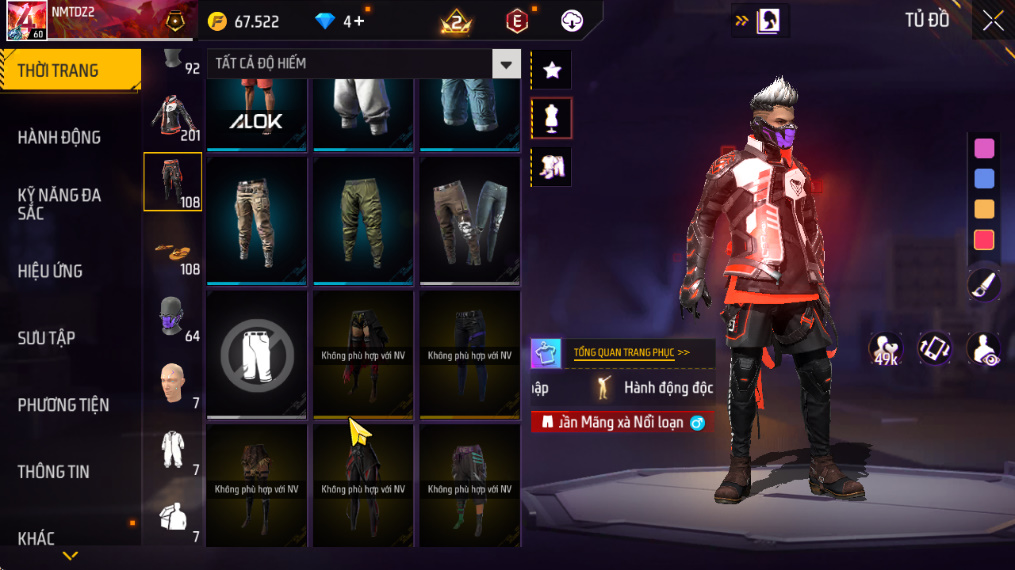The image size is (1015, 570).
Task: Open the Tổng Quan Trang Phục overview
Action: click(630, 352)
